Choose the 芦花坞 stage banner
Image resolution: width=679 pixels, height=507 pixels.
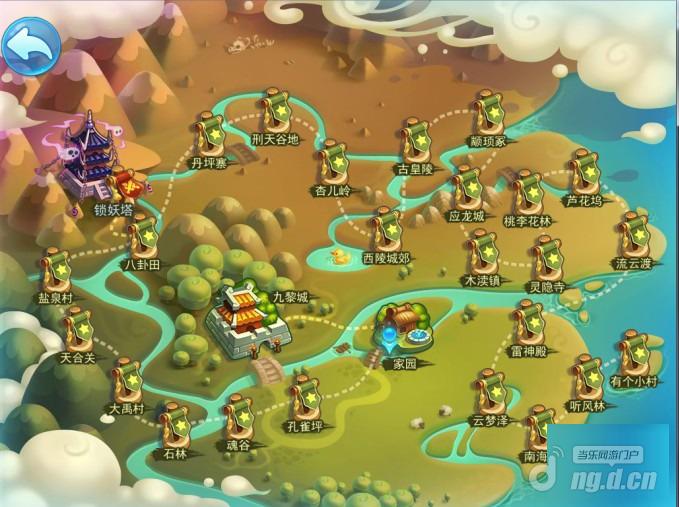[585, 173]
